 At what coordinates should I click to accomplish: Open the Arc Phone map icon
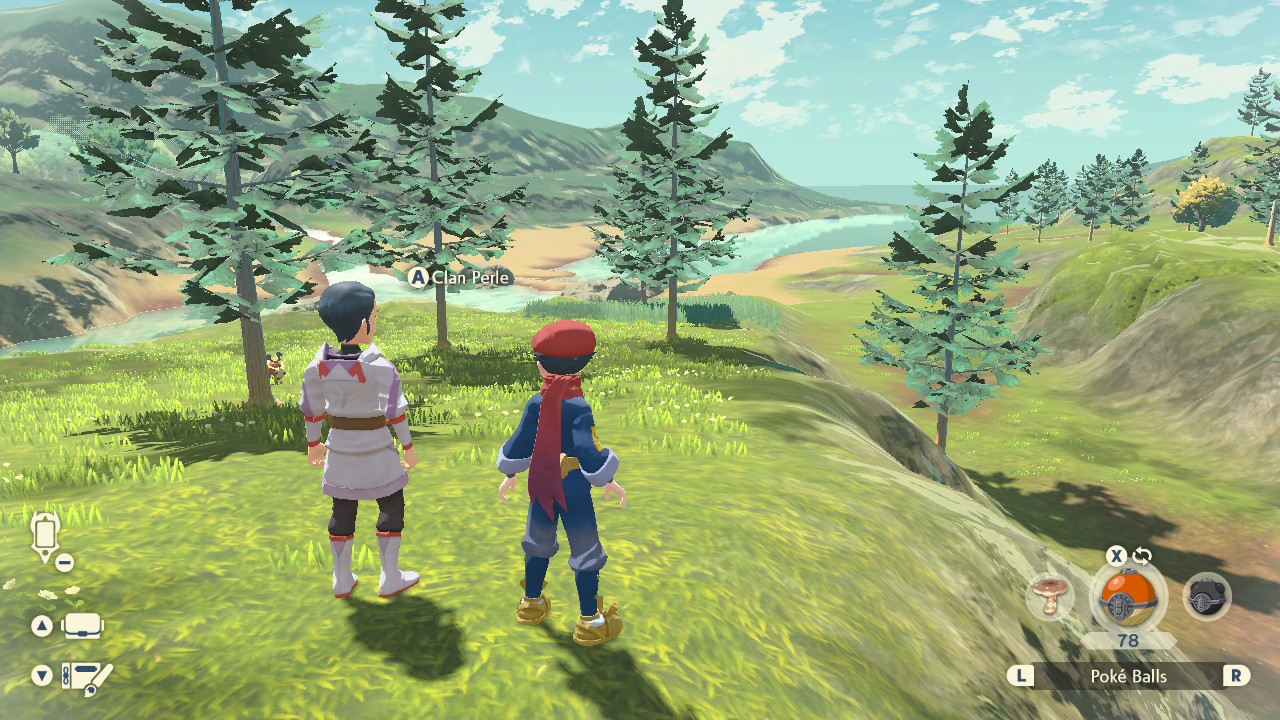click(x=45, y=535)
